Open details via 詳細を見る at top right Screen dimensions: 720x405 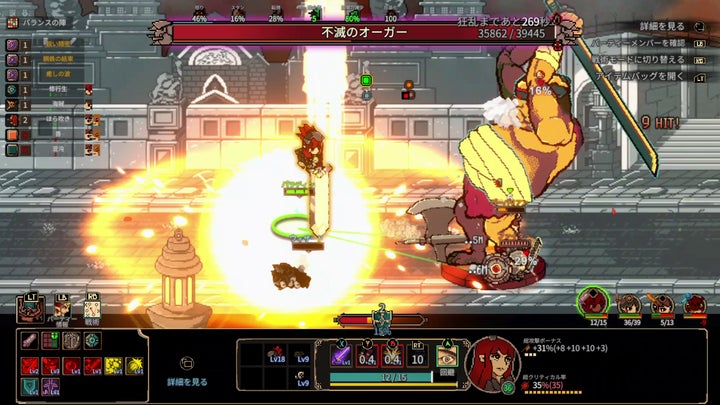[x=662, y=26]
